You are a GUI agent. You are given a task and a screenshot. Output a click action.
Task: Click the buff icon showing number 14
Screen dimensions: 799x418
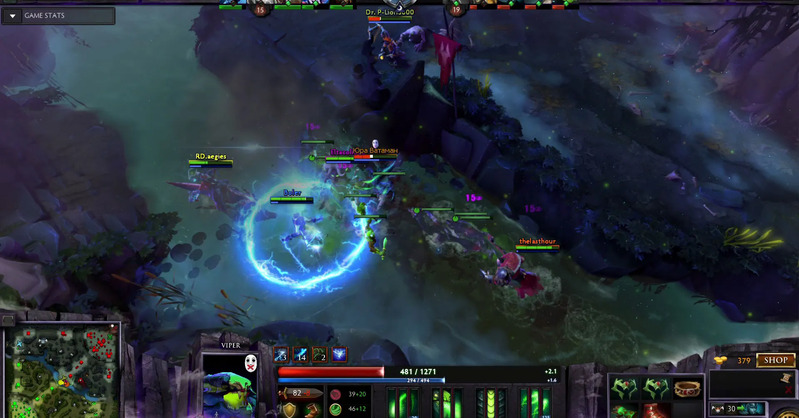[300, 354]
